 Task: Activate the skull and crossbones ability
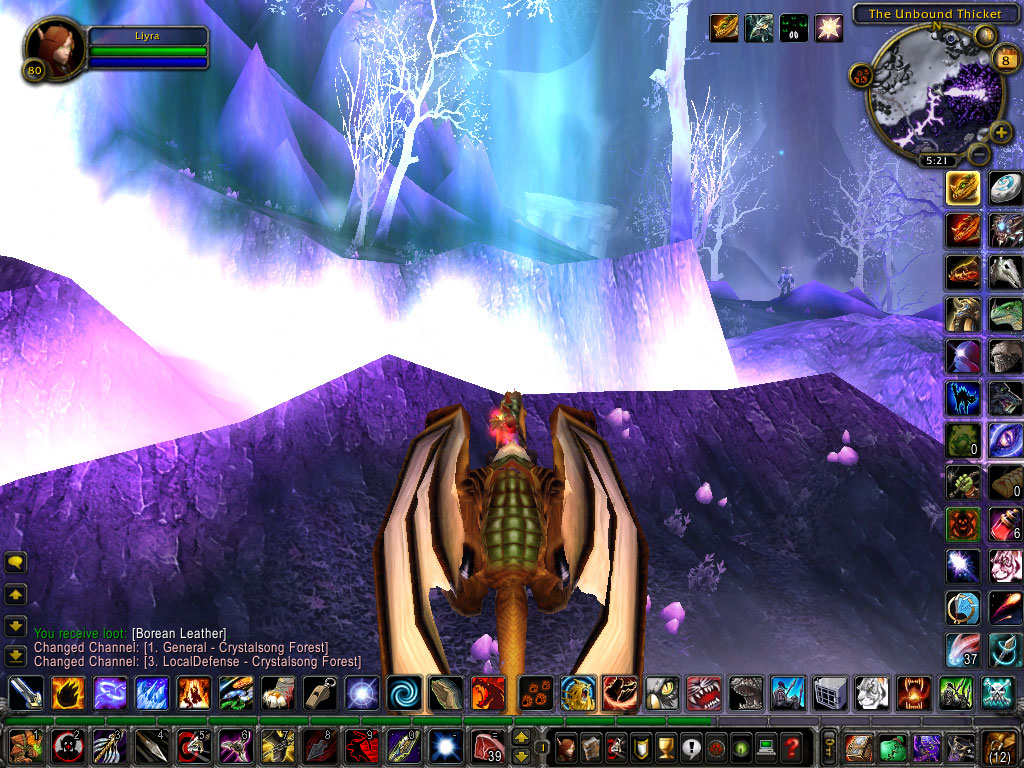click(x=998, y=692)
